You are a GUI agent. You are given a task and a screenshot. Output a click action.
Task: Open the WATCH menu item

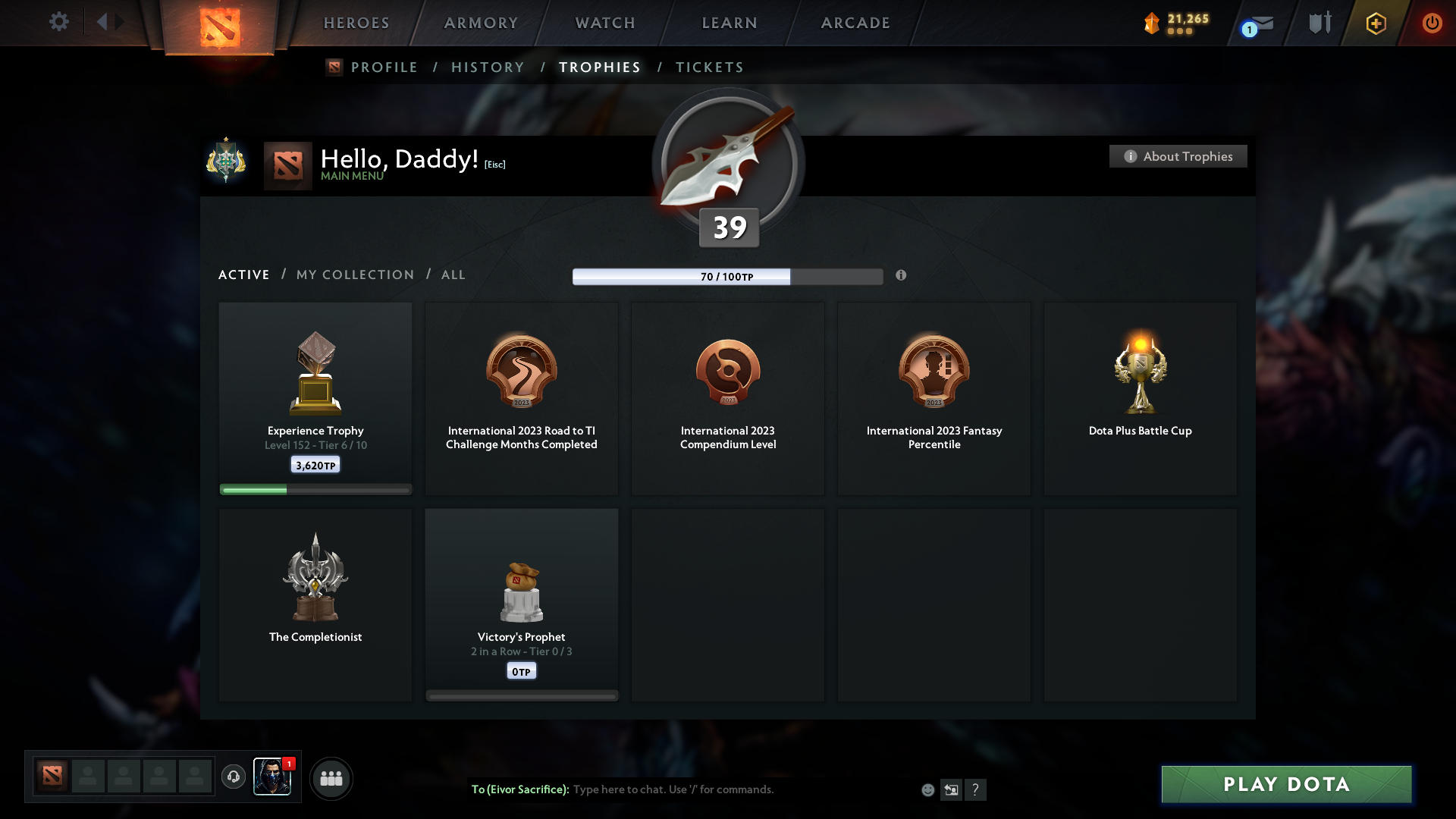[x=604, y=23]
